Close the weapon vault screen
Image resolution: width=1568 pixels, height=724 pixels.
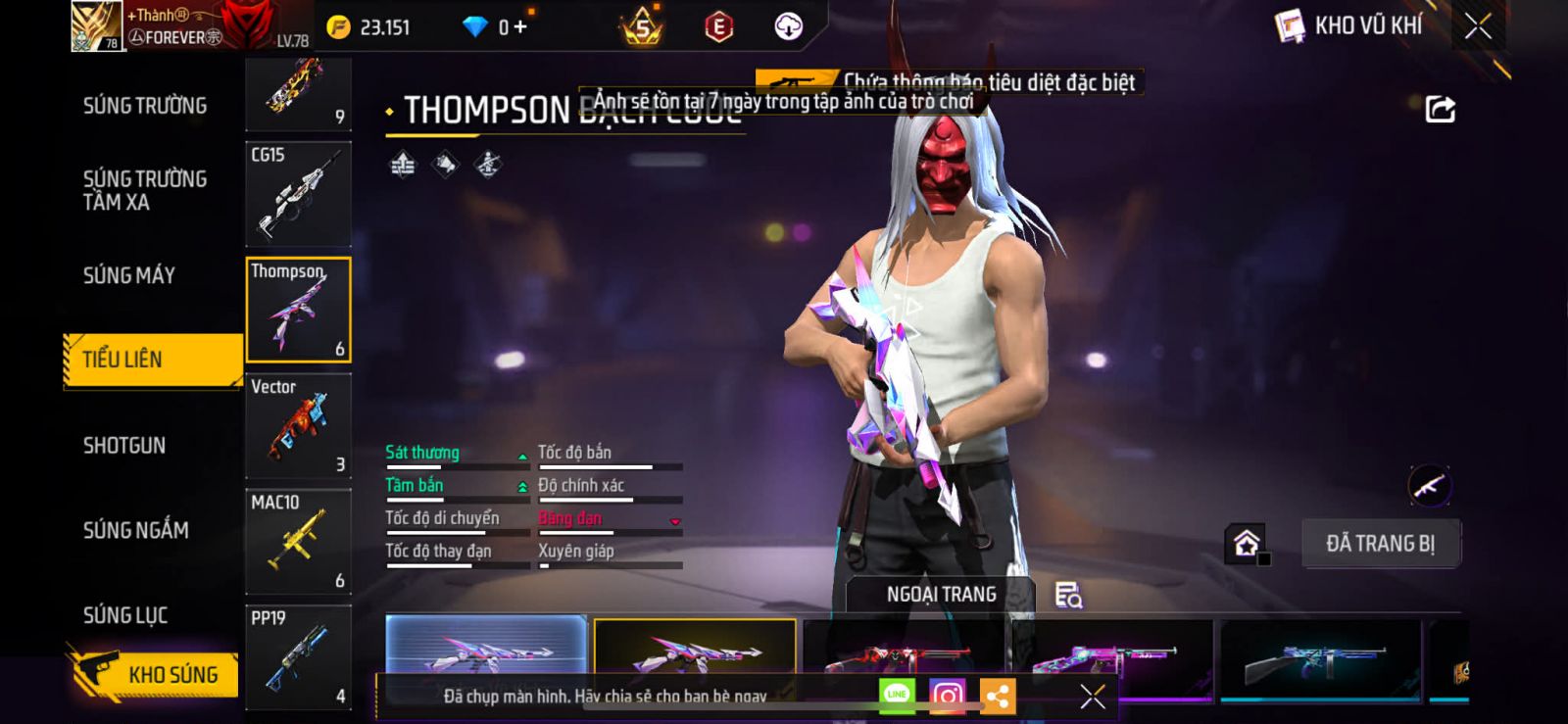click(1478, 26)
